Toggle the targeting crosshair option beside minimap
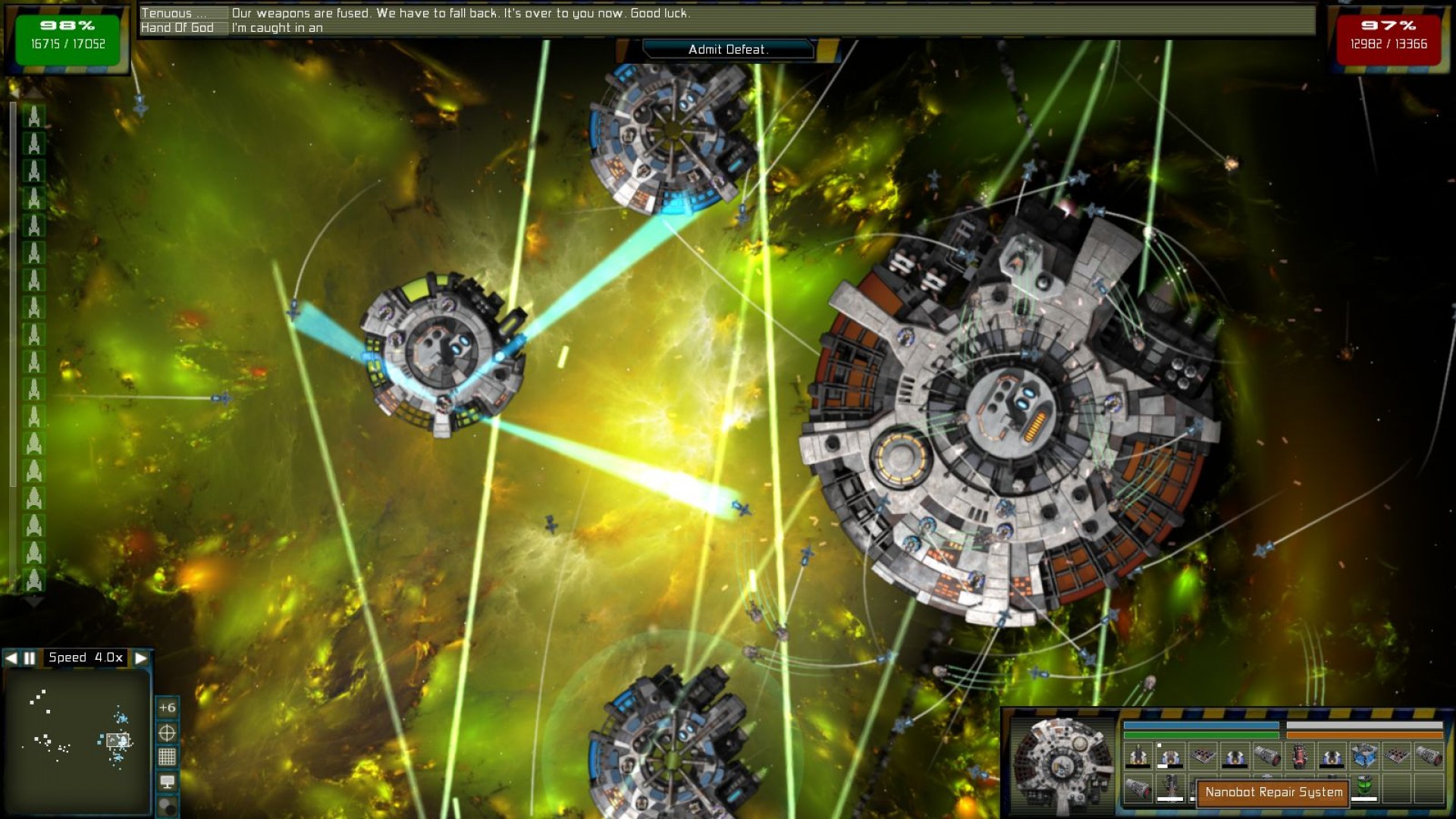This screenshot has width=1456, height=819. click(x=168, y=733)
